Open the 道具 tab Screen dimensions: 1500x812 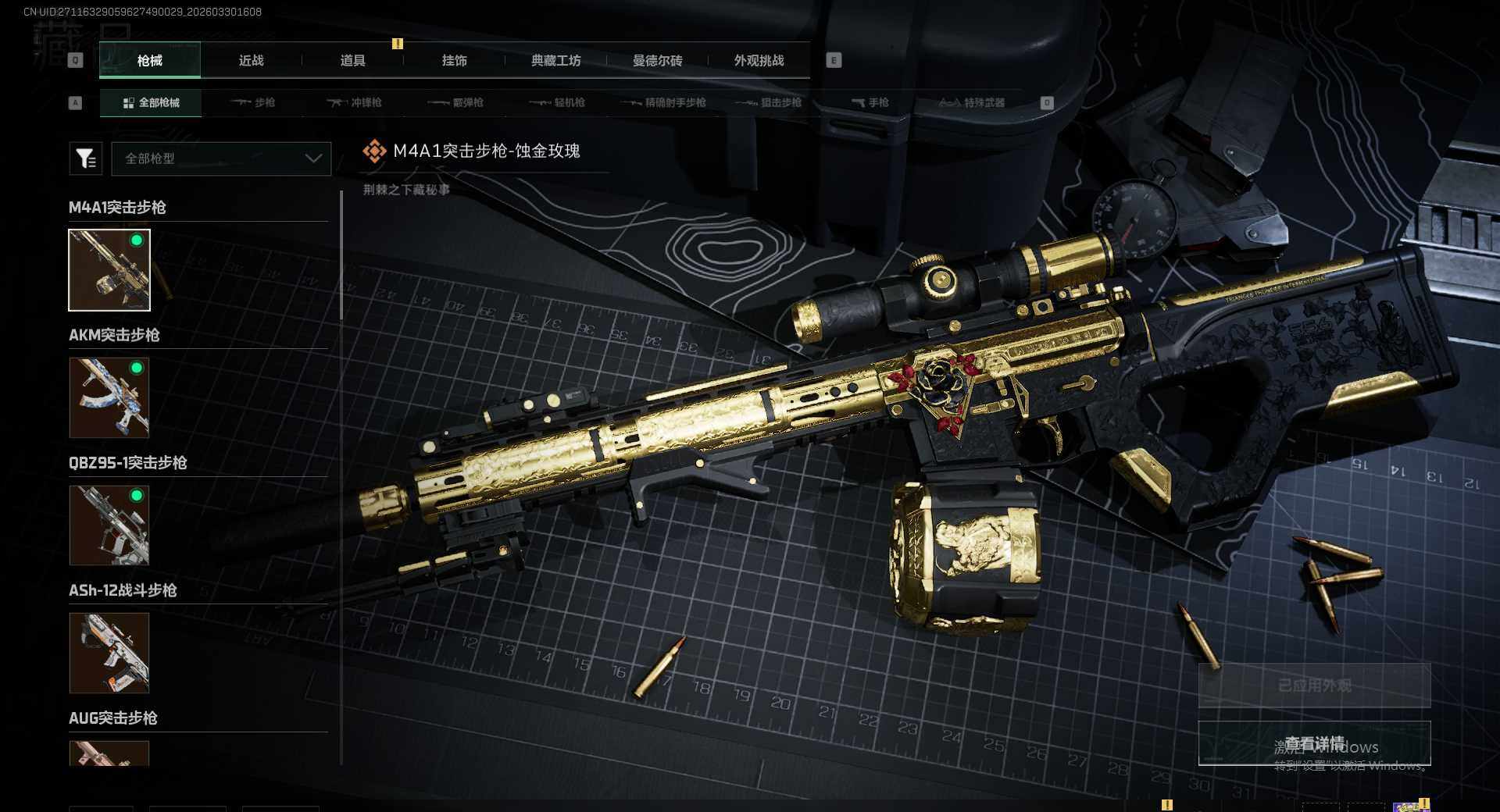352,61
